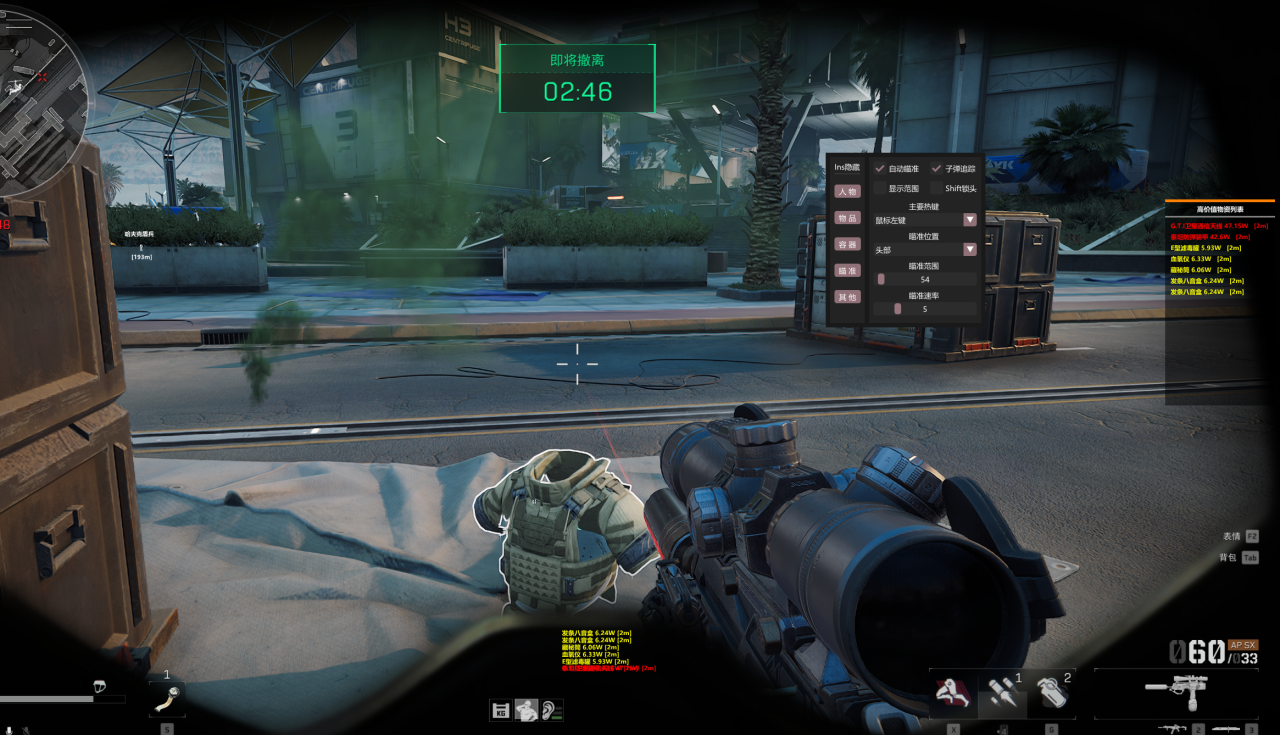Viewport: 1280px width, 735px height.
Task: Enable the 显示范围 checkbox
Action: pyautogui.click(x=880, y=188)
